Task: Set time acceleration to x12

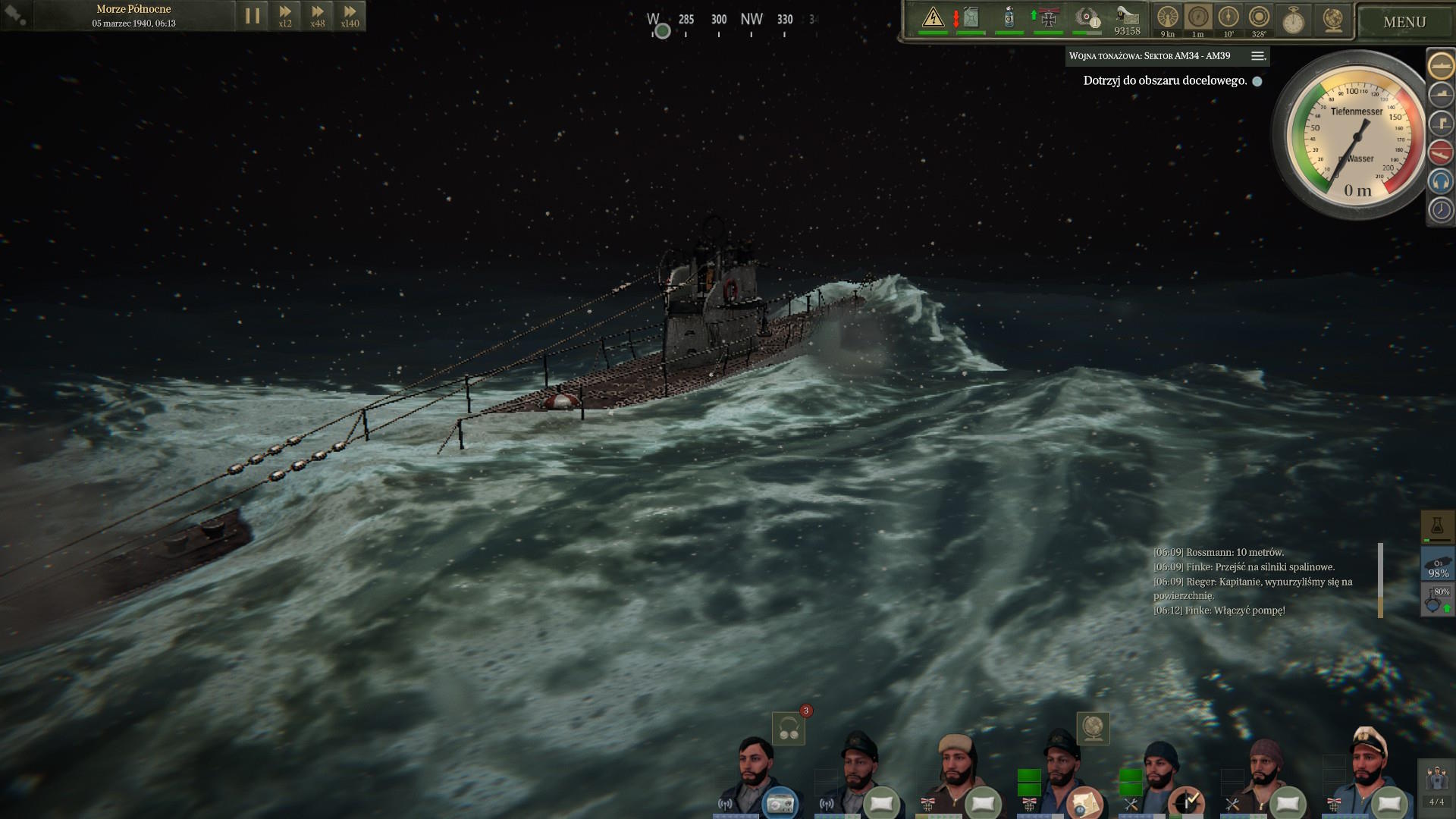Action: coord(285,16)
